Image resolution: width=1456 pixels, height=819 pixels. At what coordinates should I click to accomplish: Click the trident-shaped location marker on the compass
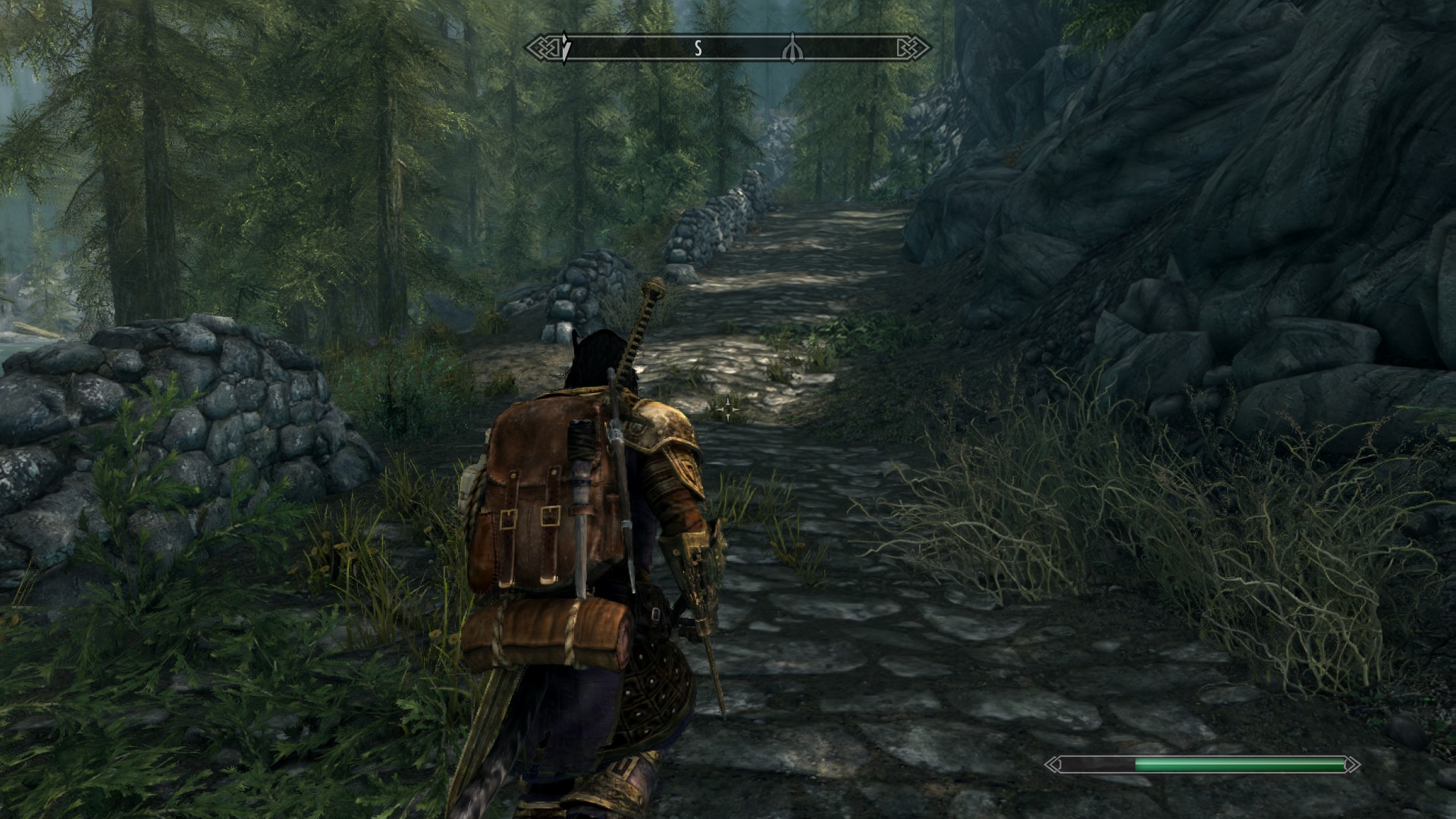click(792, 49)
